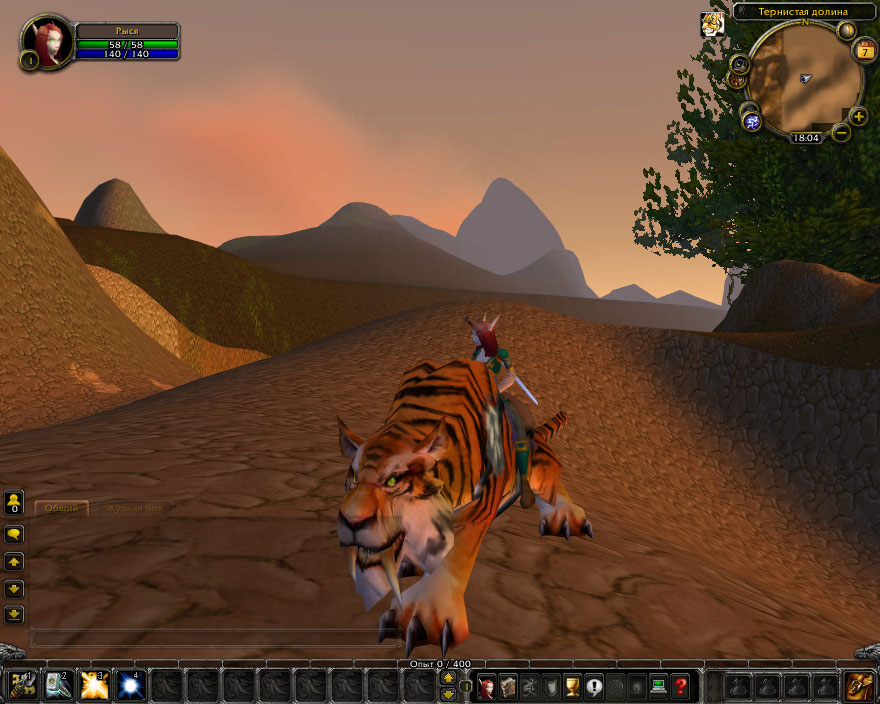
Task: Click the player portrait of Рыся
Action: click(x=46, y=40)
